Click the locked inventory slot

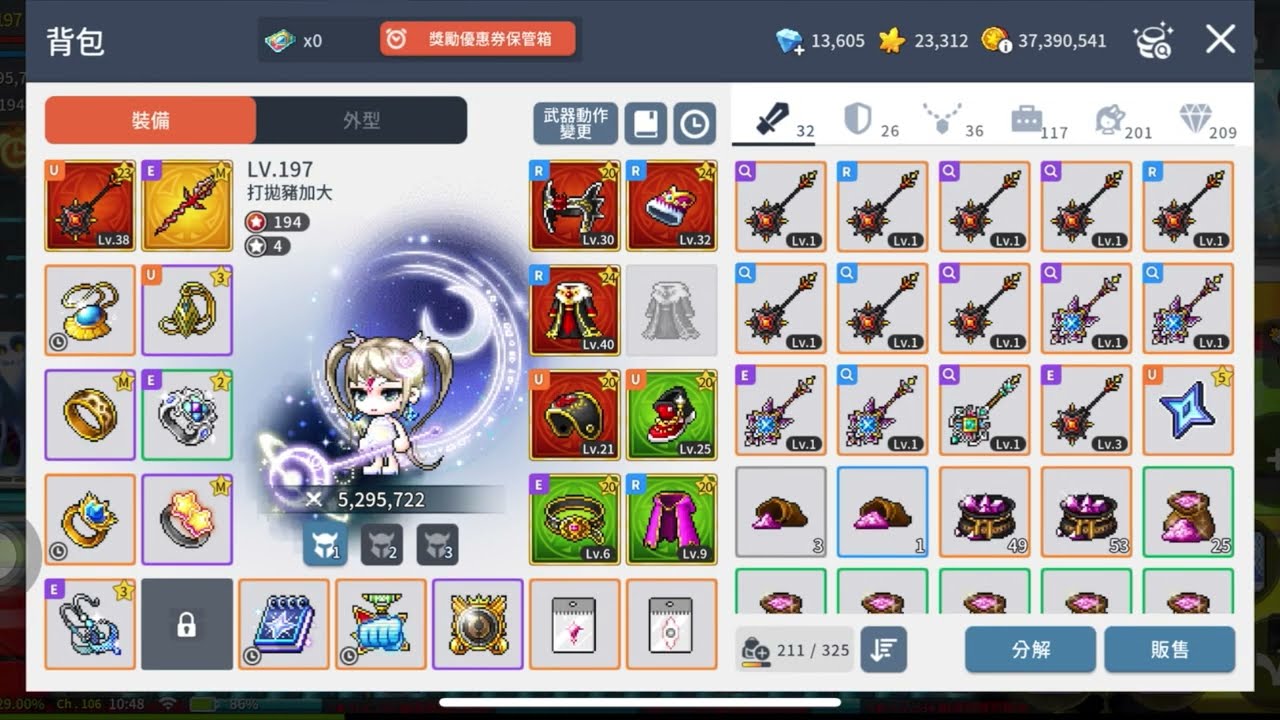coord(187,621)
